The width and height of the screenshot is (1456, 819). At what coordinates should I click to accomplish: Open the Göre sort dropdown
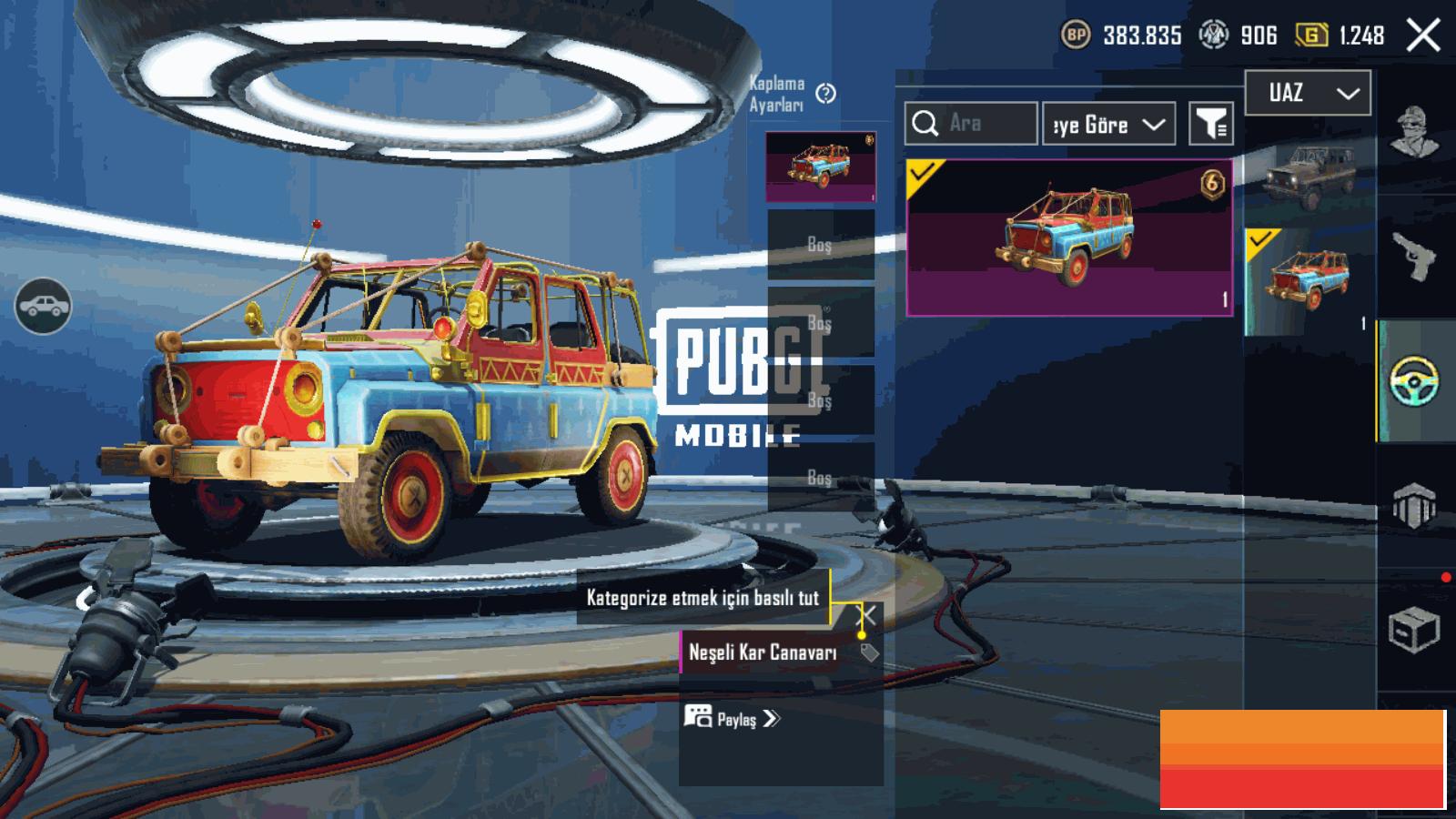(1108, 125)
